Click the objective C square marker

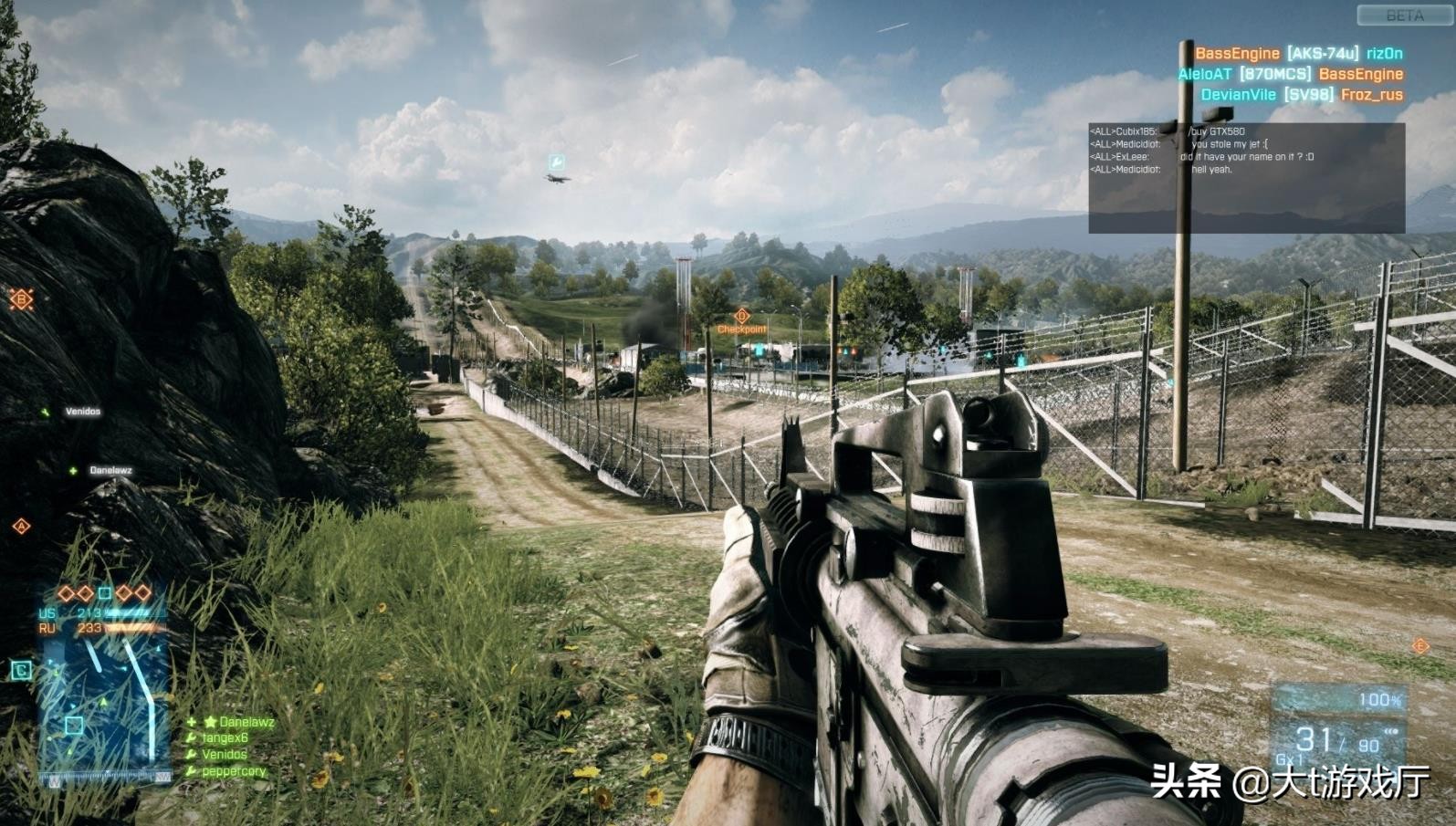click(21, 671)
